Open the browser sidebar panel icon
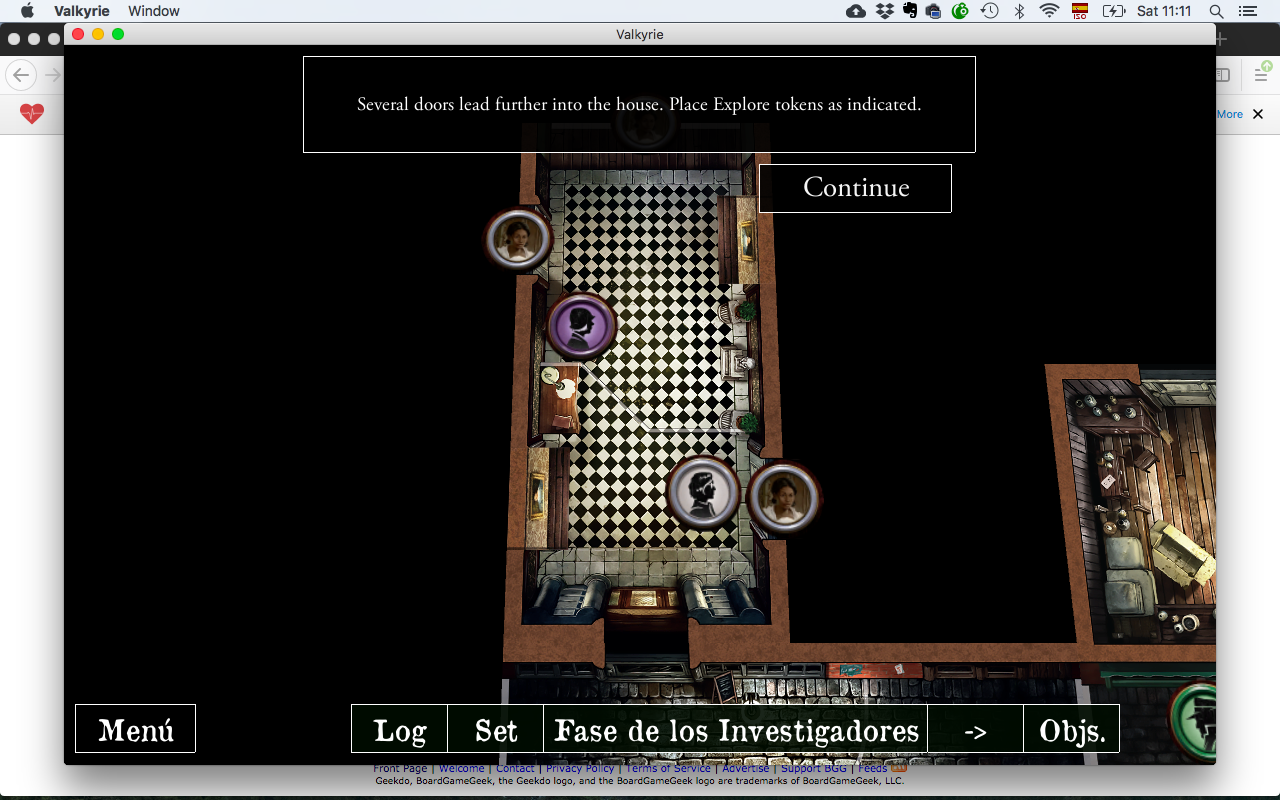The height and width of the screenshot is (800, 1280). [x=1221, y=74]
